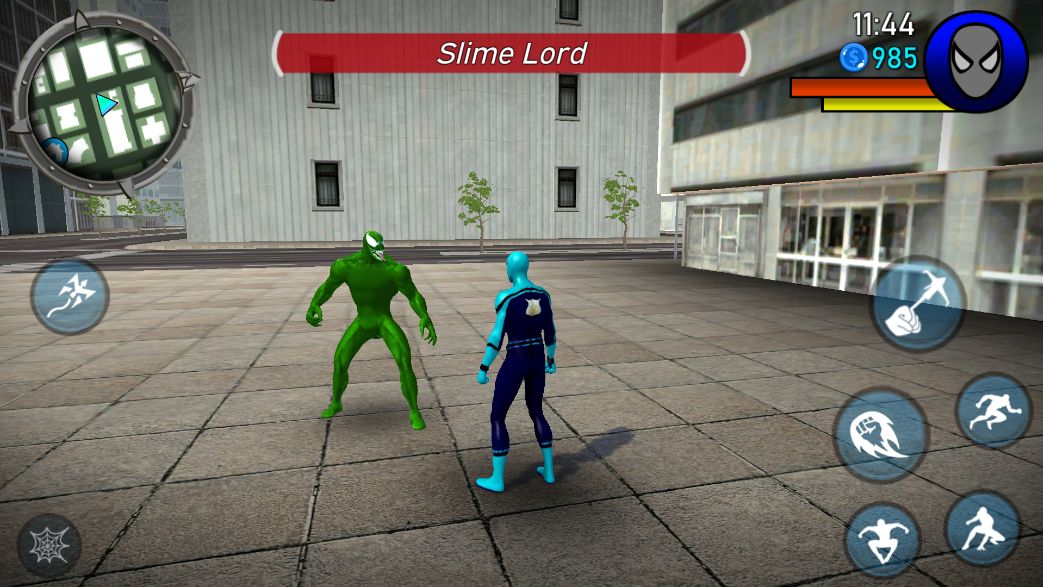Viewport: 1043px width, 587px height.
Task: Tap the sprint running figure button
Action: 993,411
